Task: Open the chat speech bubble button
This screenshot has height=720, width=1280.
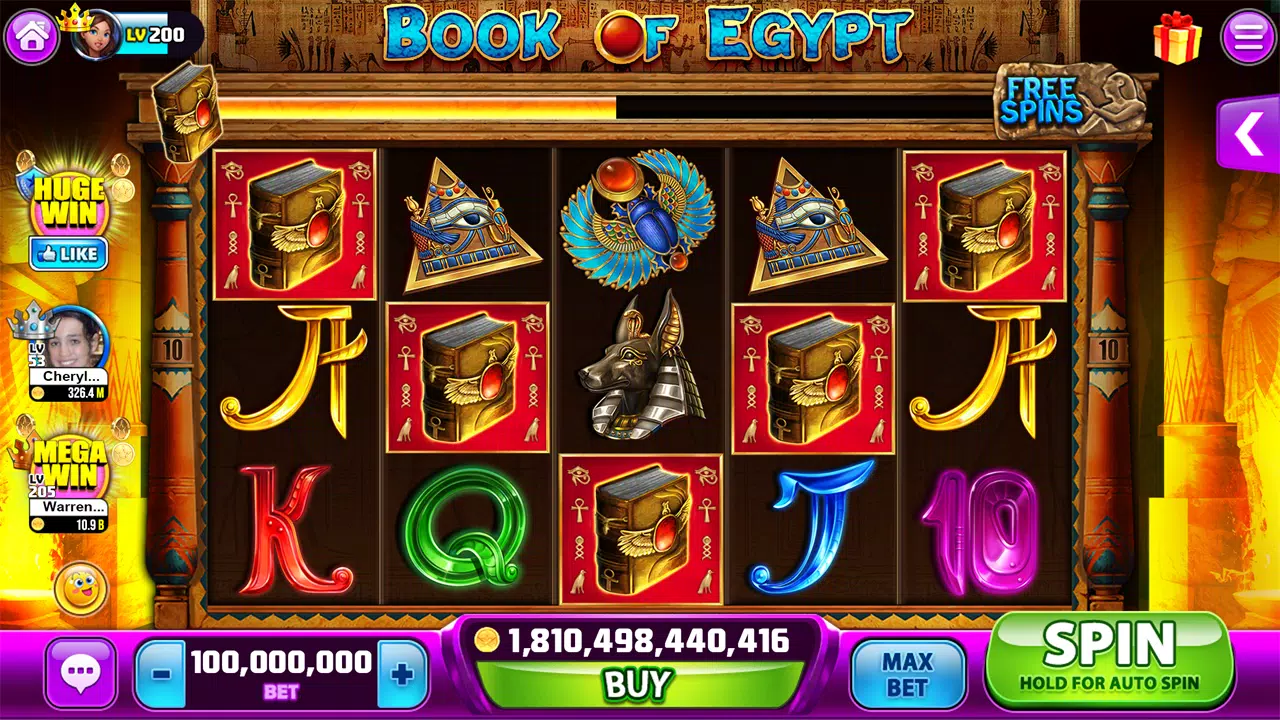Action: point(80,674)
